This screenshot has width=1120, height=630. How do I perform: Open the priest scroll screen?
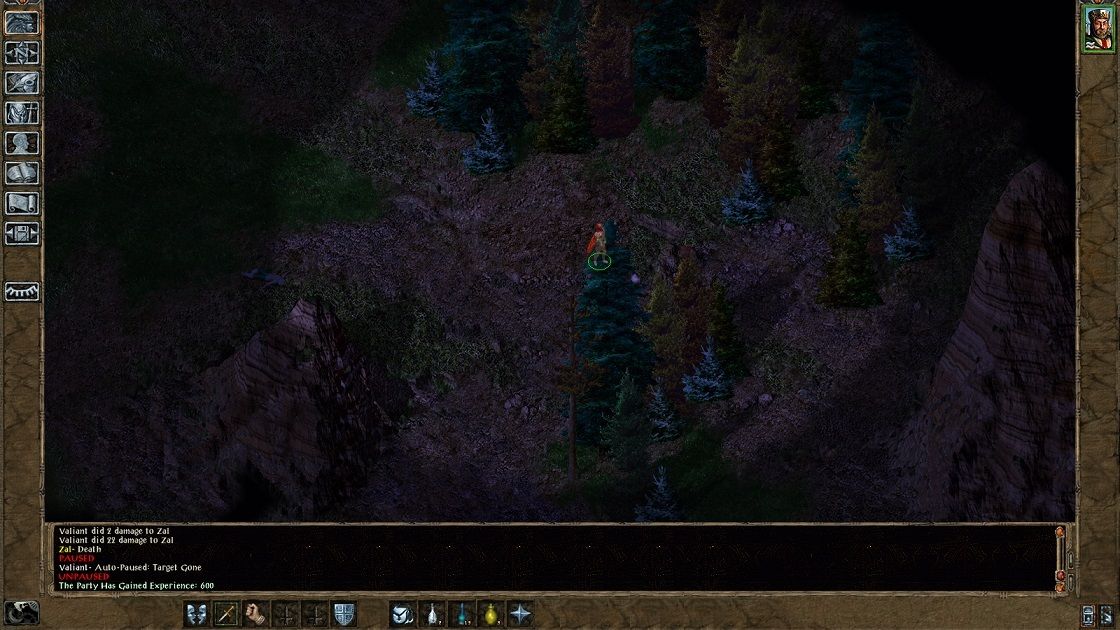[22, 203]
